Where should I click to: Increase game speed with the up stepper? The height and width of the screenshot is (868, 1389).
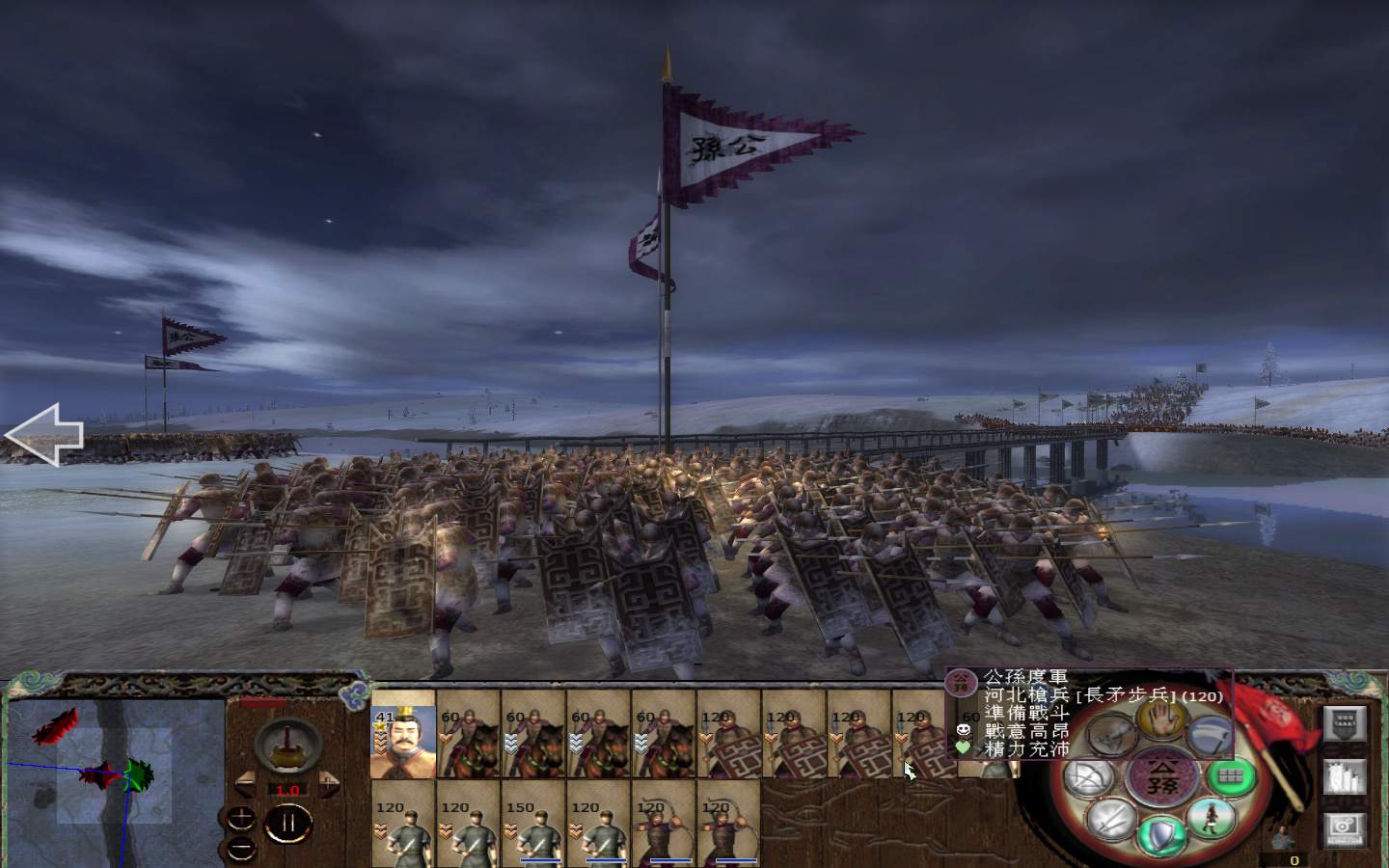[x=241, y=817]
